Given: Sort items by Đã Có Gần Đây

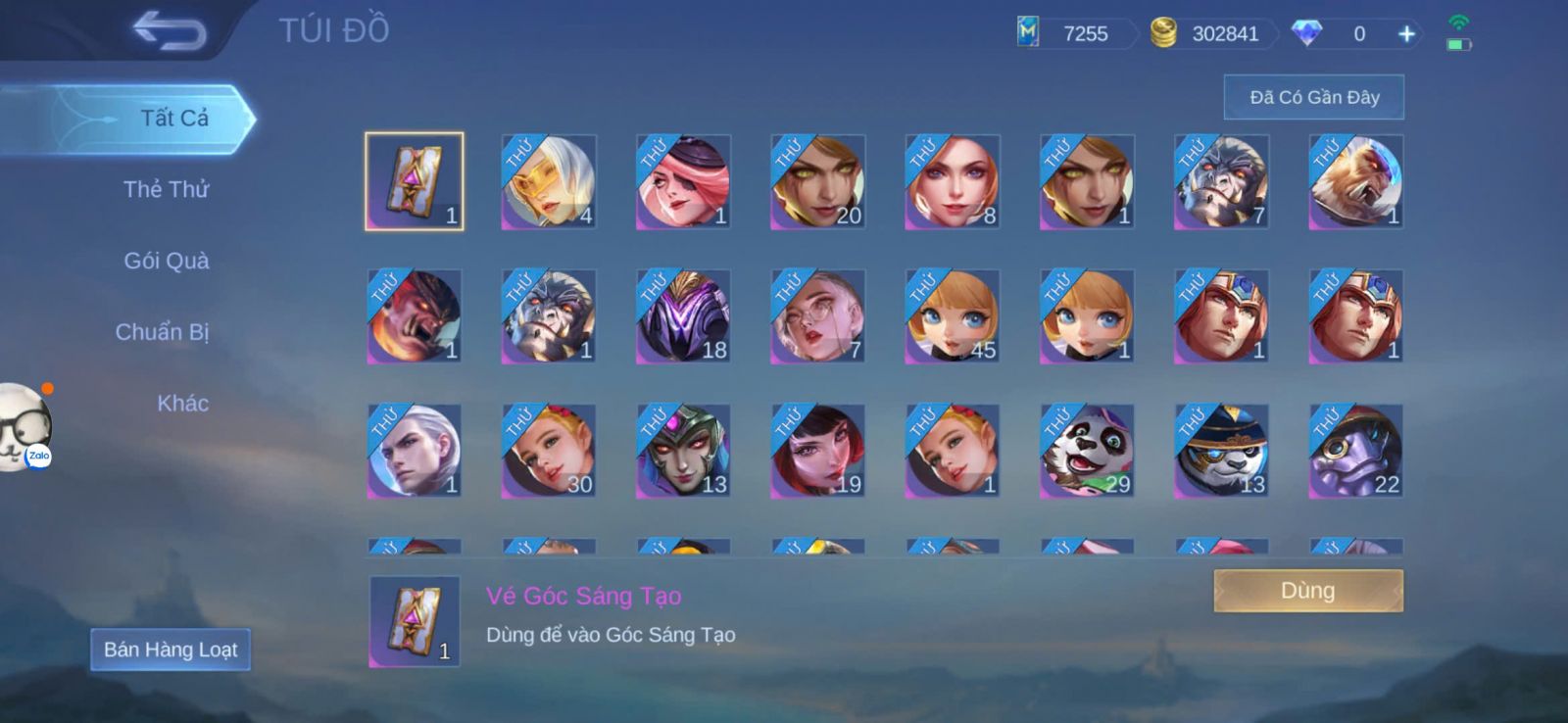Looking at the screenshot, I should point(1313,97).
